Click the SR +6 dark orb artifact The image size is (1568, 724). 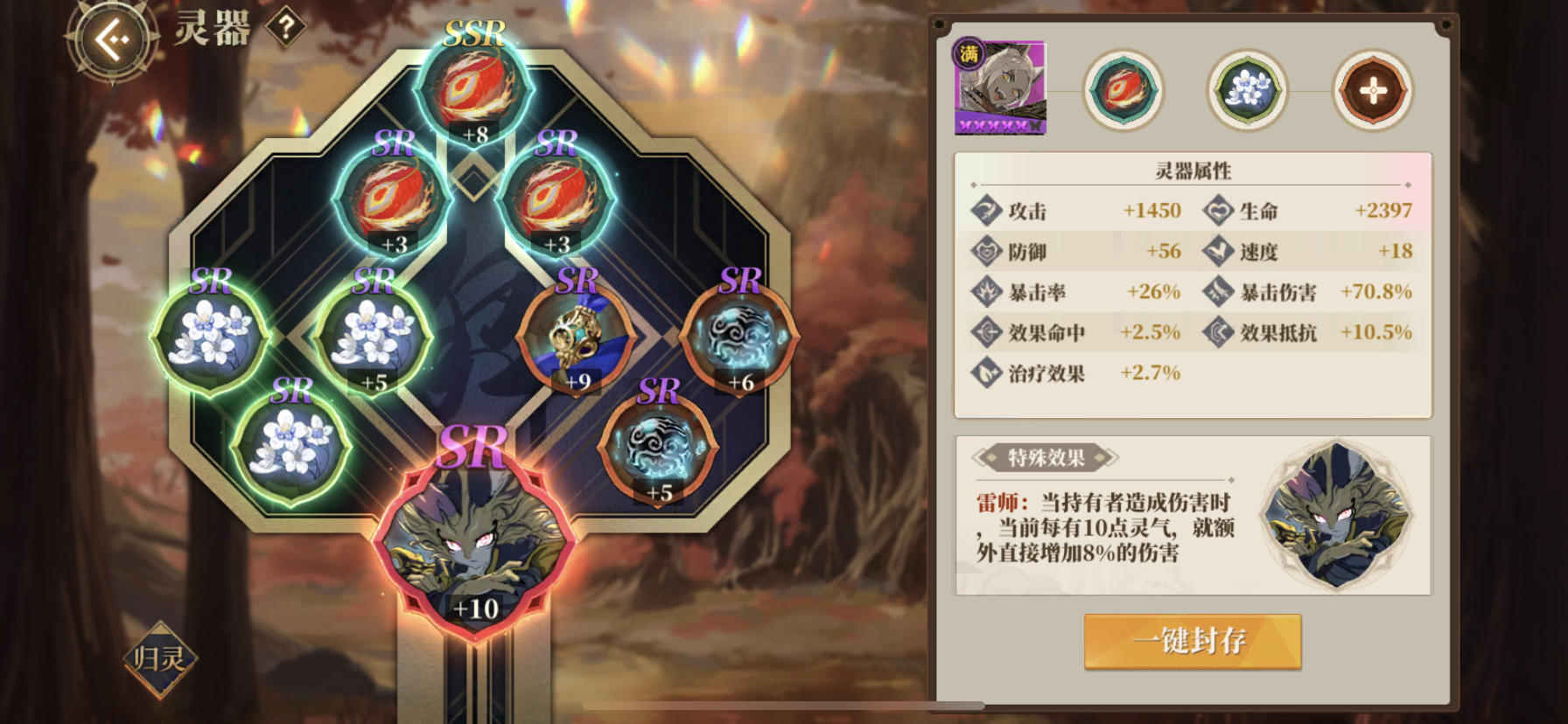pyautogui.click(x=740, y=336)
